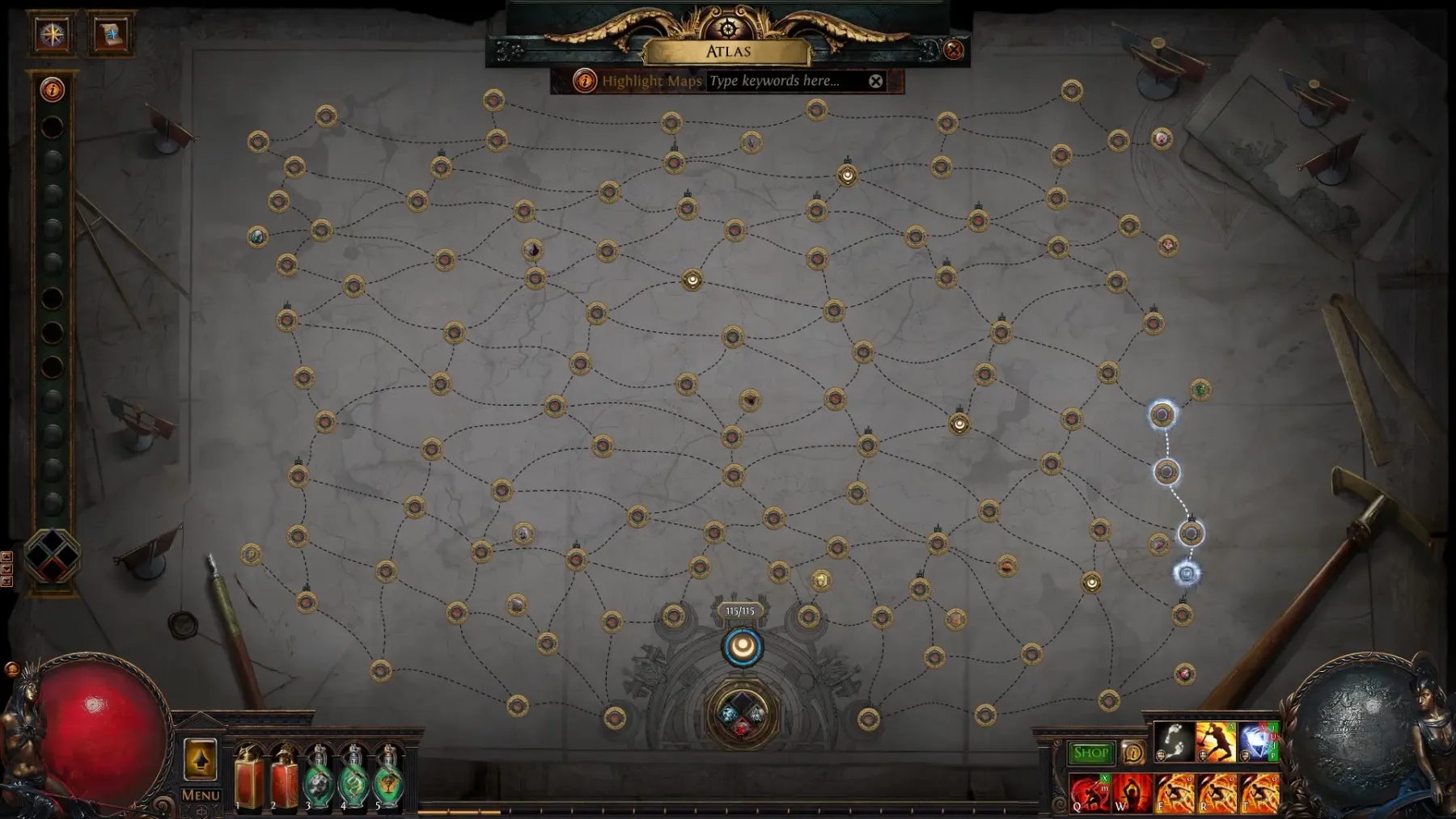
Task: Click the orange info button on the left sidebar
Action: point(53,90)
